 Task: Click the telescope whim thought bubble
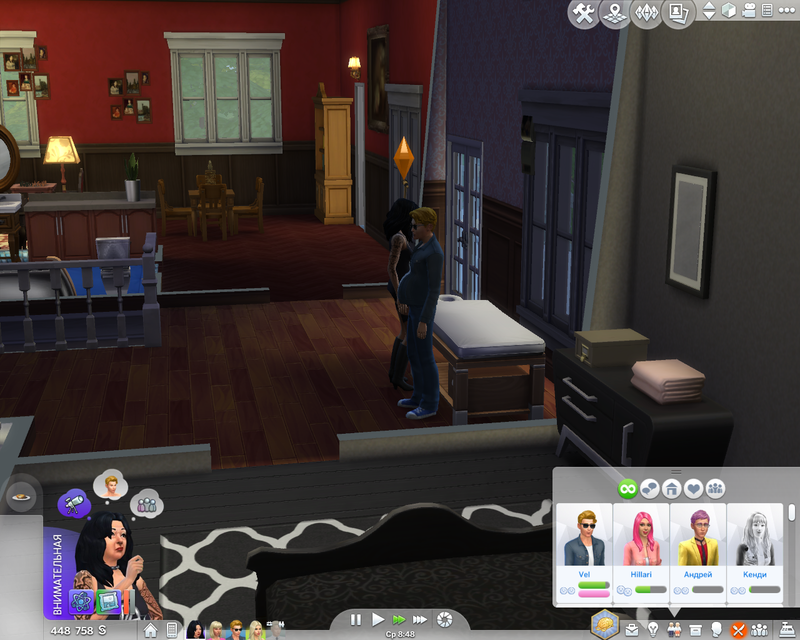73,501
